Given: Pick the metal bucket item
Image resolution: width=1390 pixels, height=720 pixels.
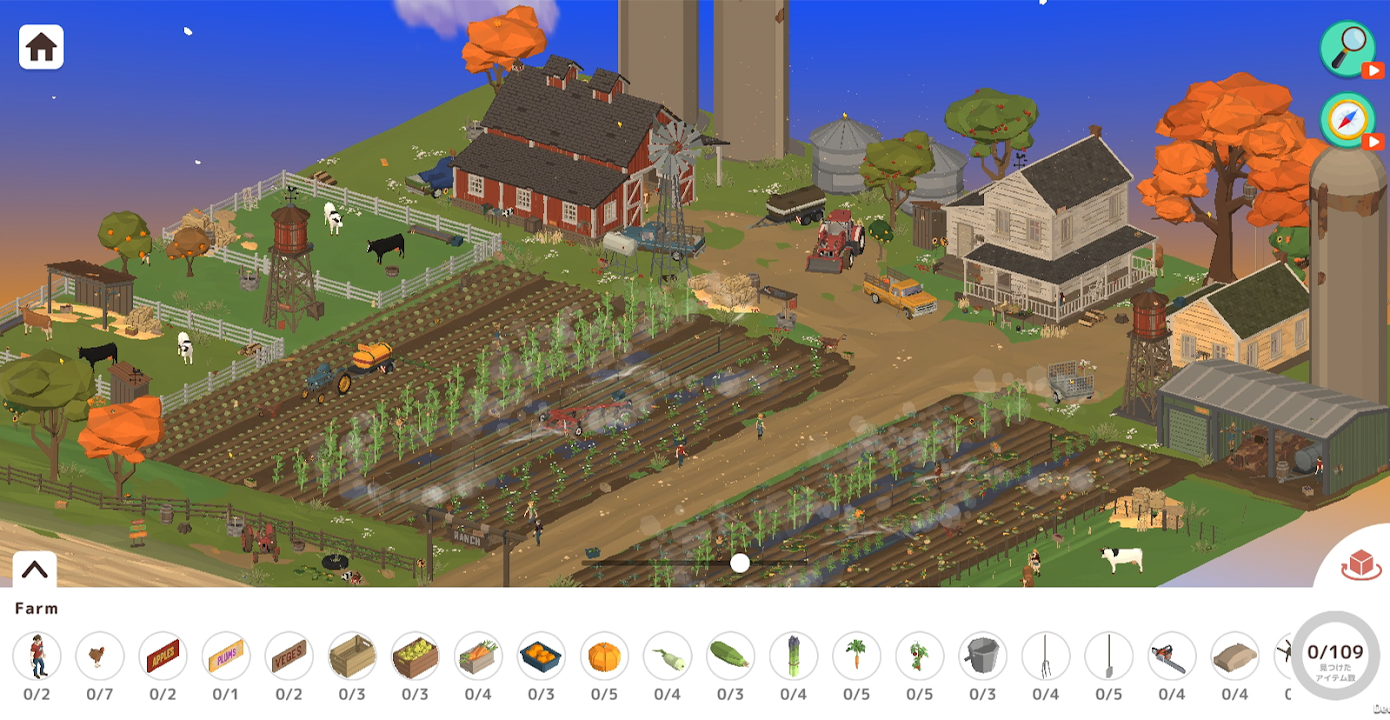Looking at the screenshot, I should pos(982,657).
